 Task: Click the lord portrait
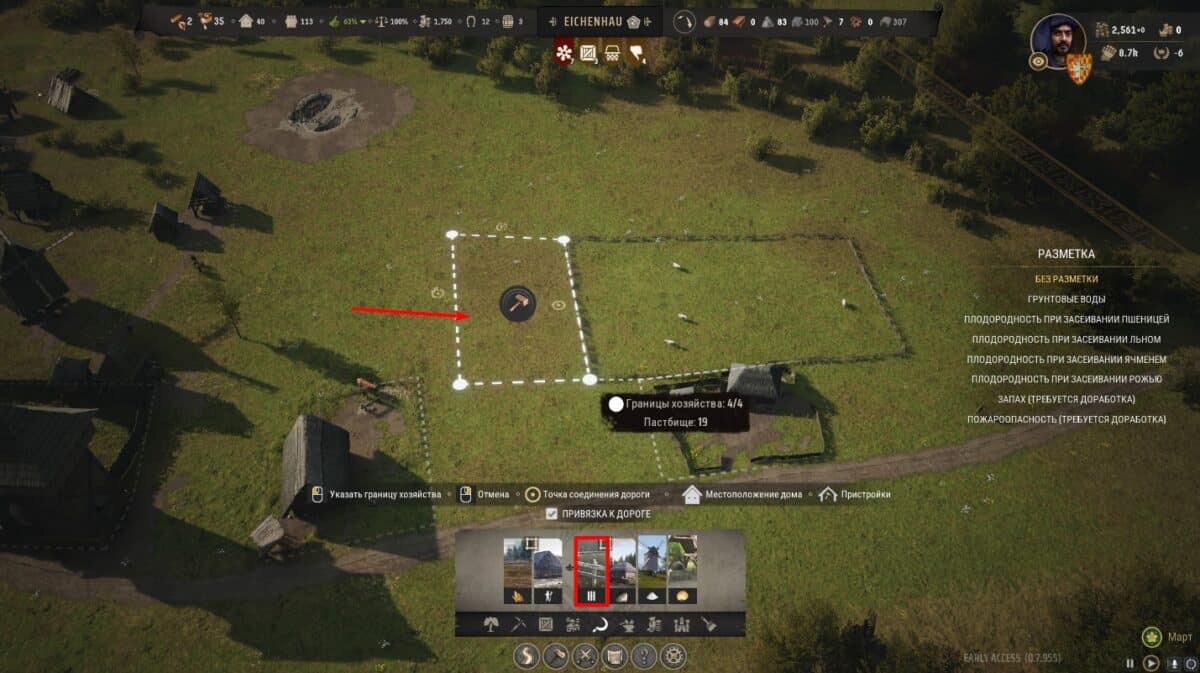pyautogui.click(x=1058, y=42)
